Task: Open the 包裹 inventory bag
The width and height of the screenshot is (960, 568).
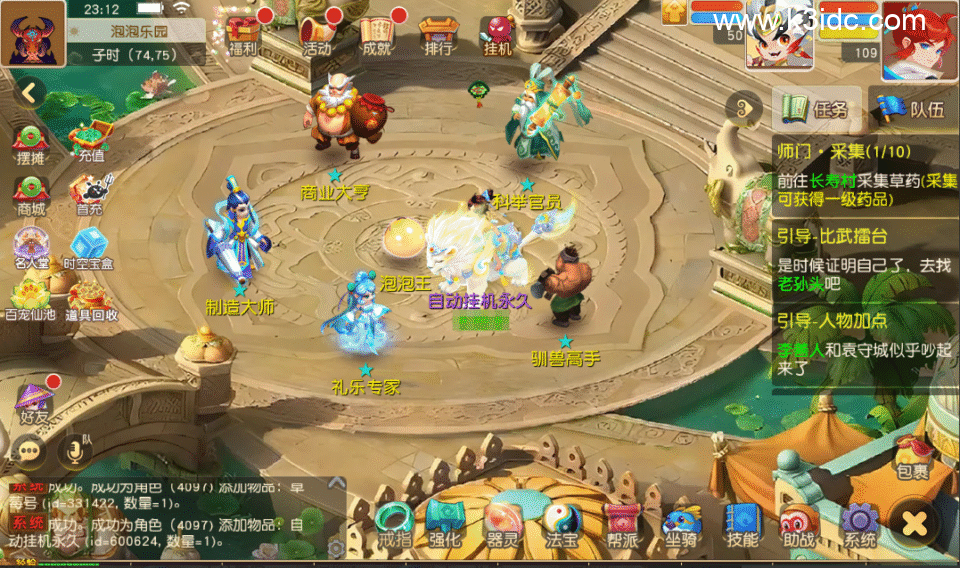Action: tap(911, 455)
